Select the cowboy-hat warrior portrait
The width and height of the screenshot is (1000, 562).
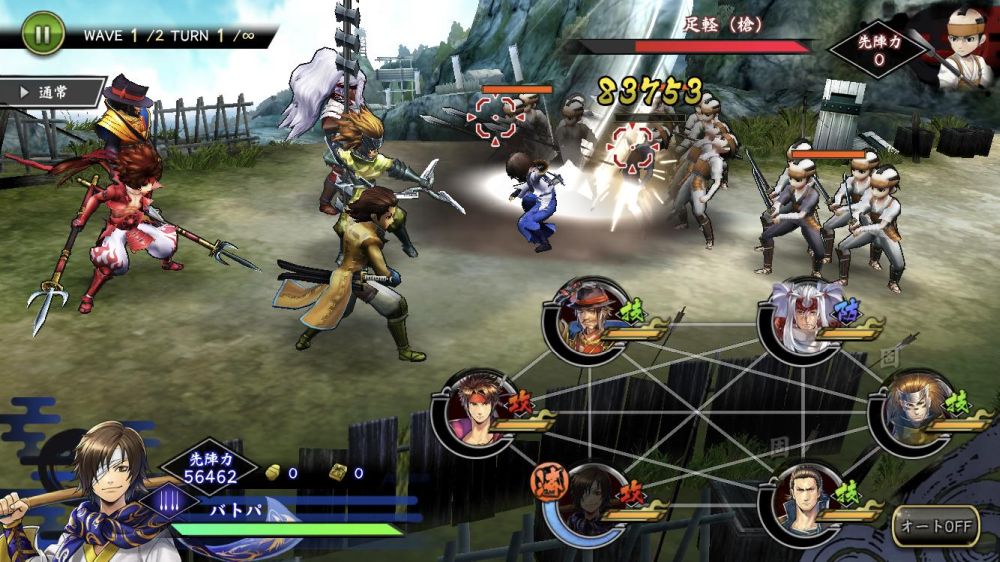(x=586, y=319)
